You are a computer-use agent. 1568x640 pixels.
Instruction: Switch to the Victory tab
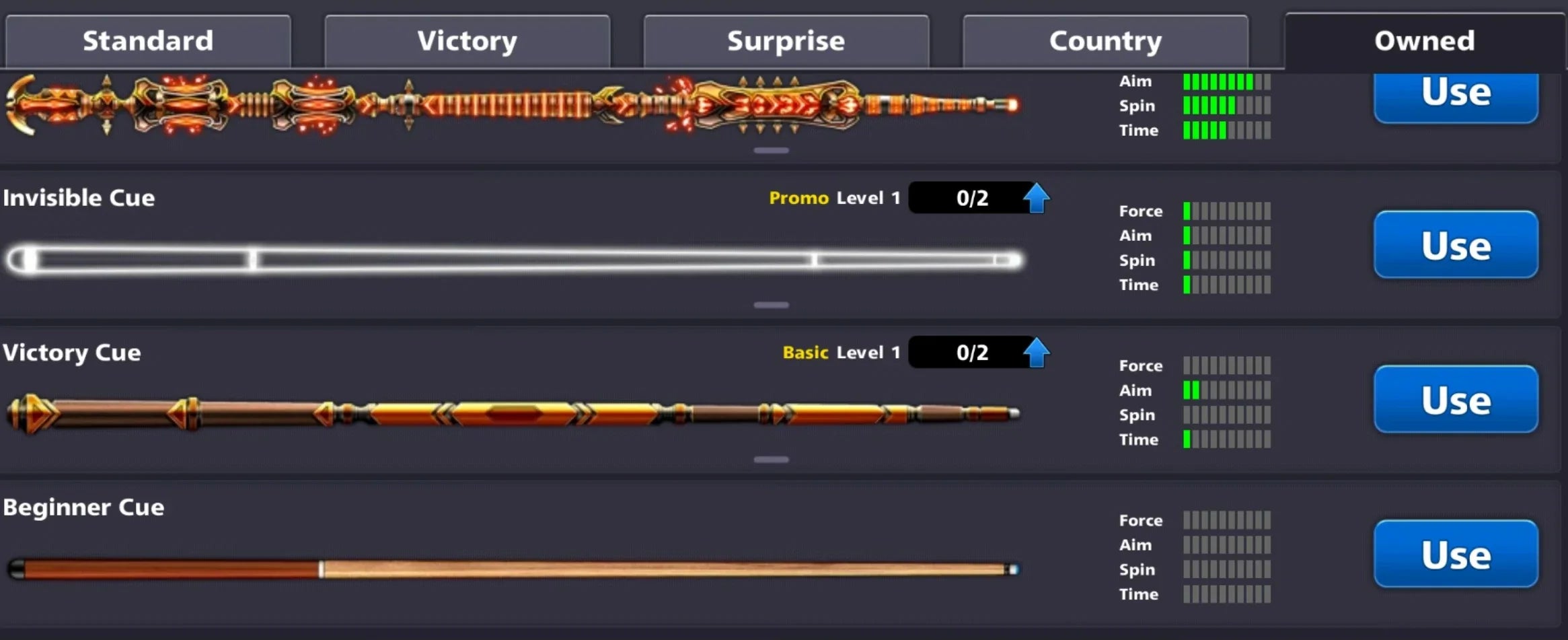tap(467, 40)
